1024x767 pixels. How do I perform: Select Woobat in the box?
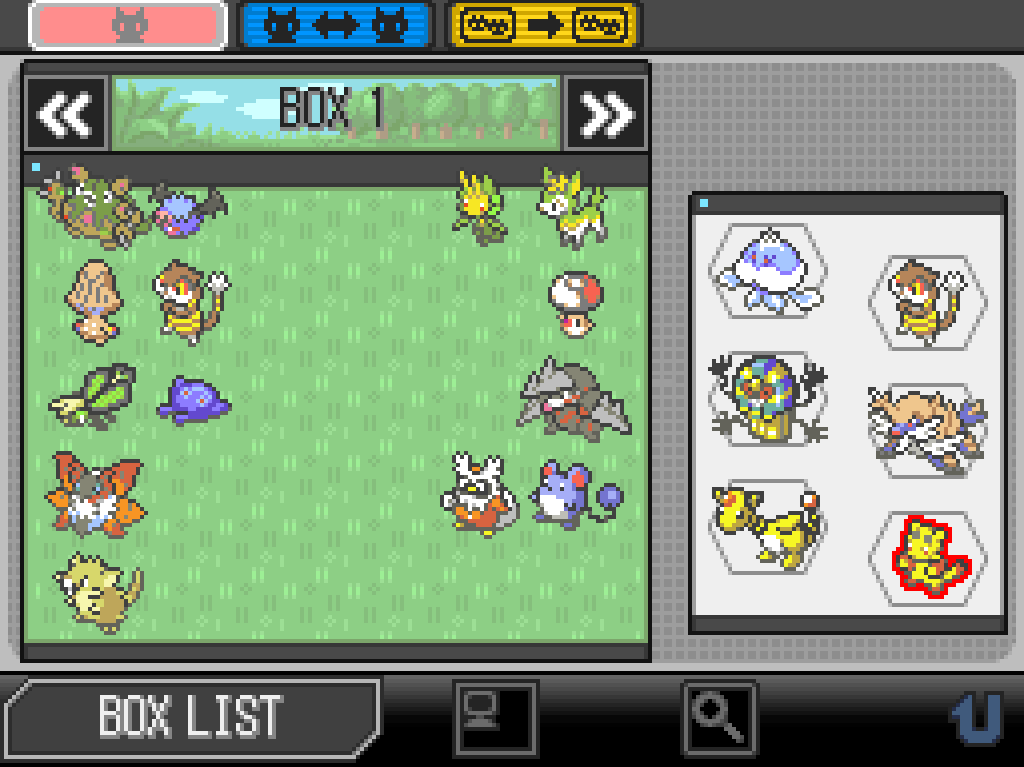pyautogui.click(x=188, y=211)
